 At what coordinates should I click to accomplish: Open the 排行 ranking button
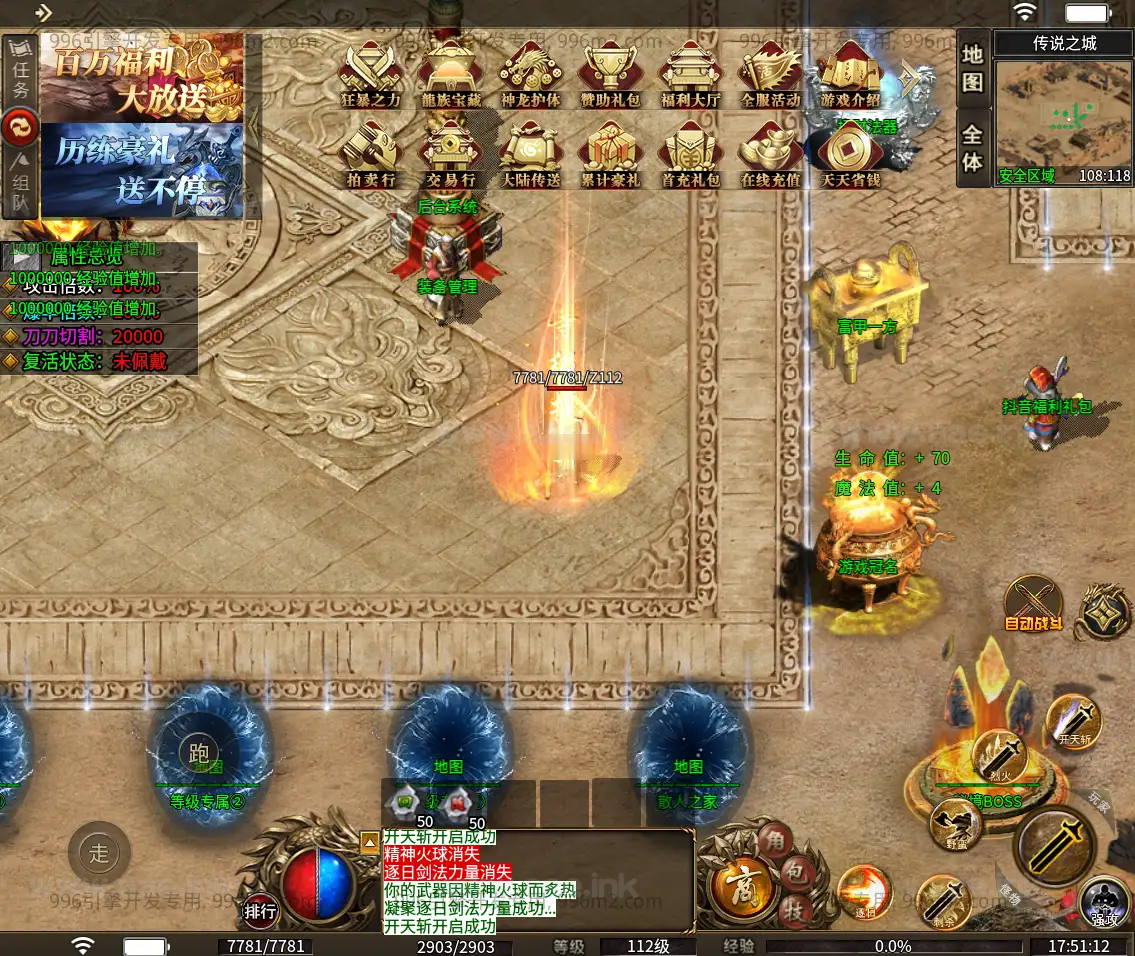tap(261, 911)
